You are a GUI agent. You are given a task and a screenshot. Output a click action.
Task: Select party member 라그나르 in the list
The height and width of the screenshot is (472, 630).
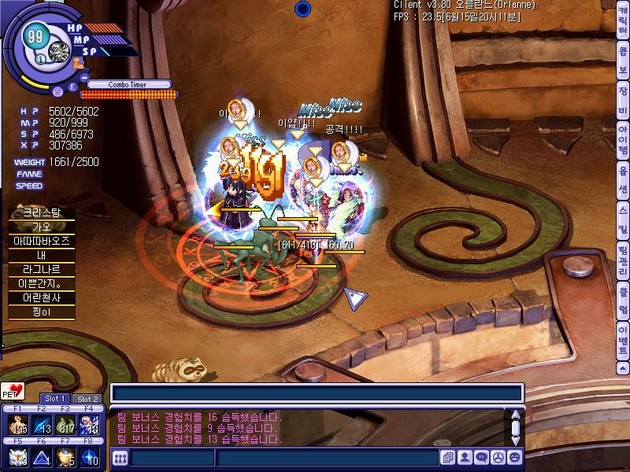pyautogui.click(x=42, y=269)
